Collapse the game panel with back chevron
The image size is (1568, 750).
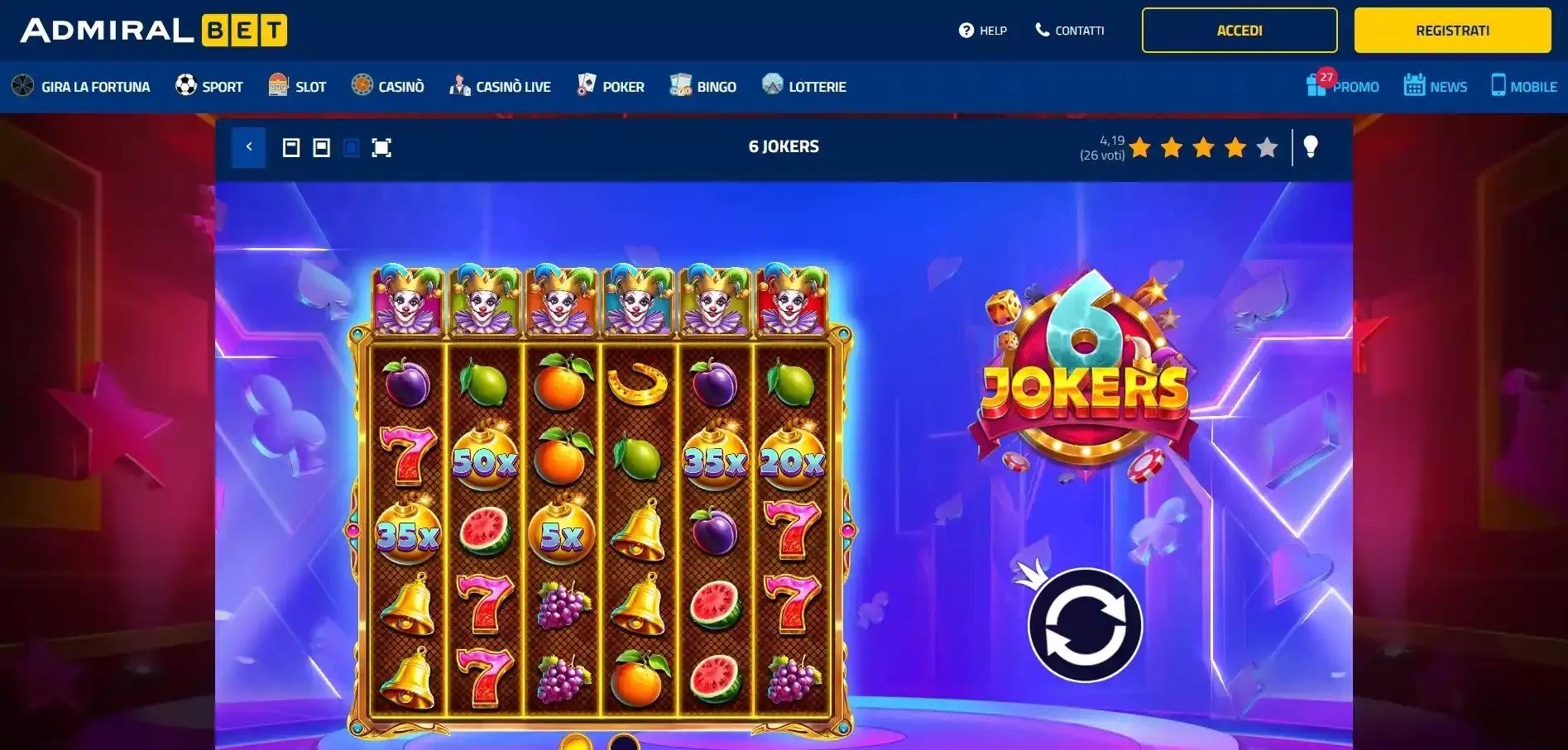(x=248, y=147)
